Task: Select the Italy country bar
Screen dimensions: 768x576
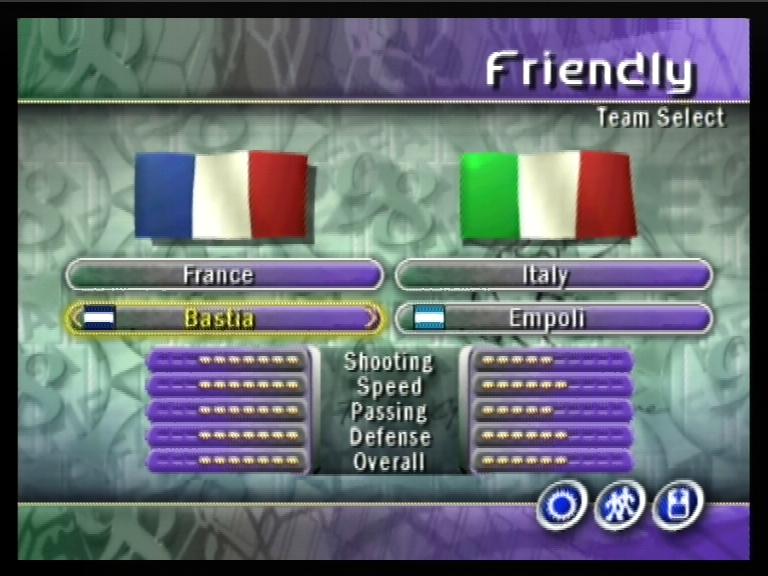Action: click(x=553, y=274)
